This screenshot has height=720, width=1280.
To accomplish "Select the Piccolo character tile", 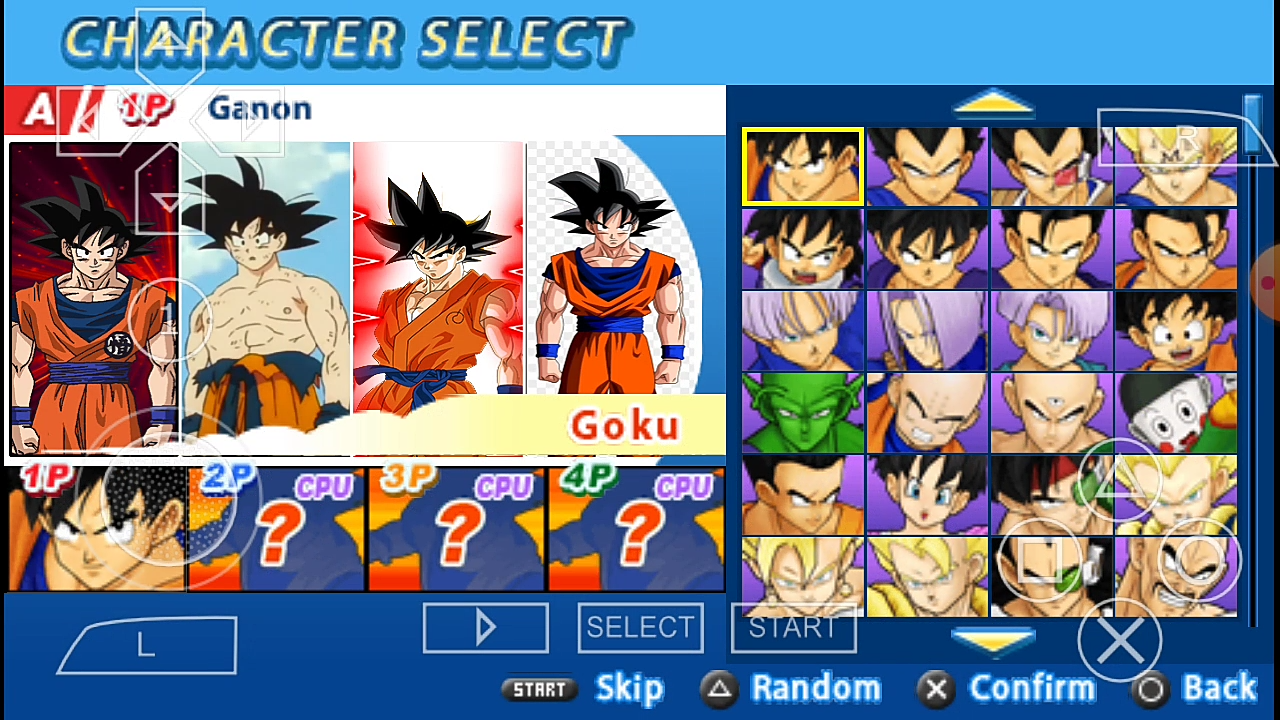I will tap(802, 412).
